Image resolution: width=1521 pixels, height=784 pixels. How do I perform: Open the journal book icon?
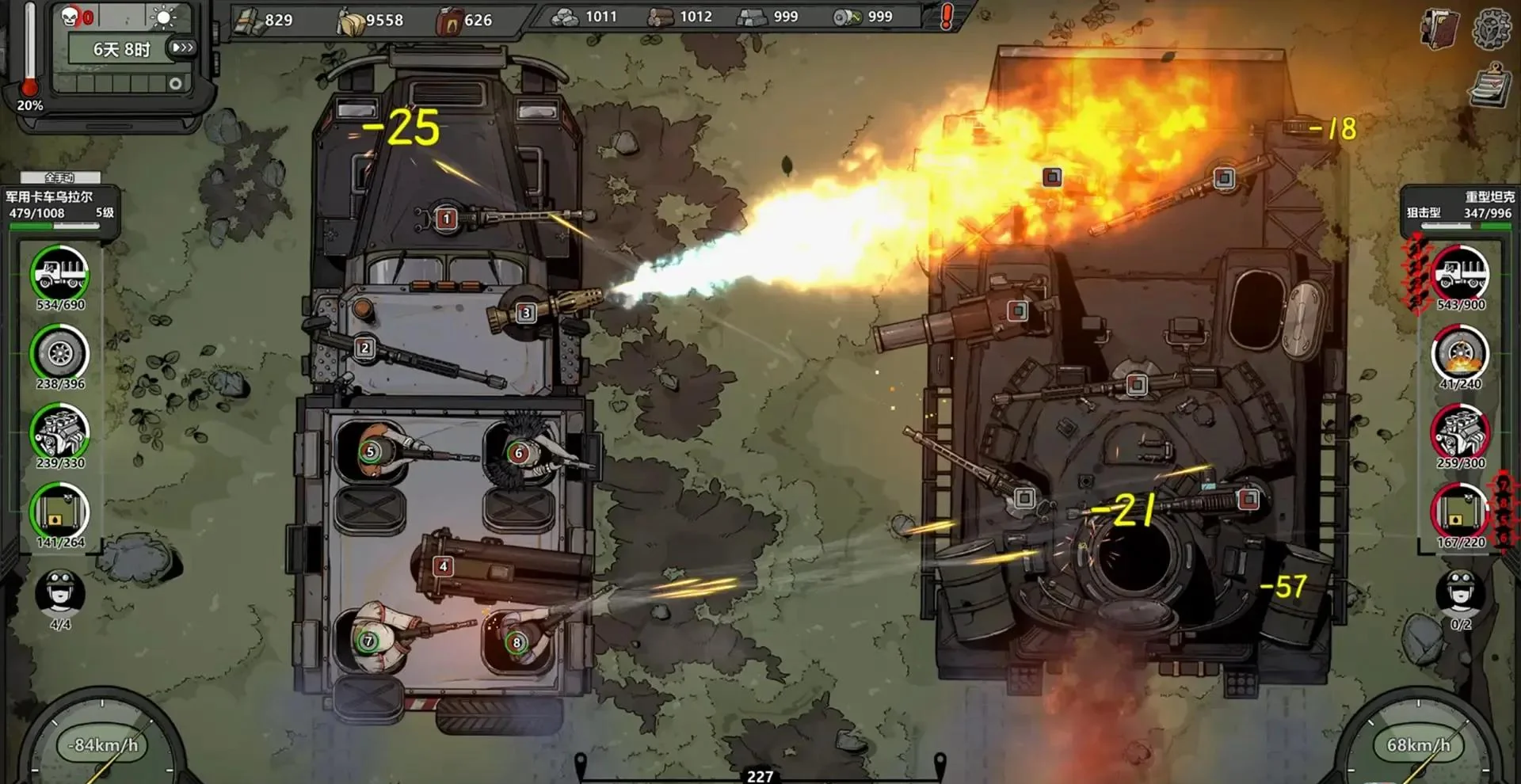click(x=1439, y=29)
